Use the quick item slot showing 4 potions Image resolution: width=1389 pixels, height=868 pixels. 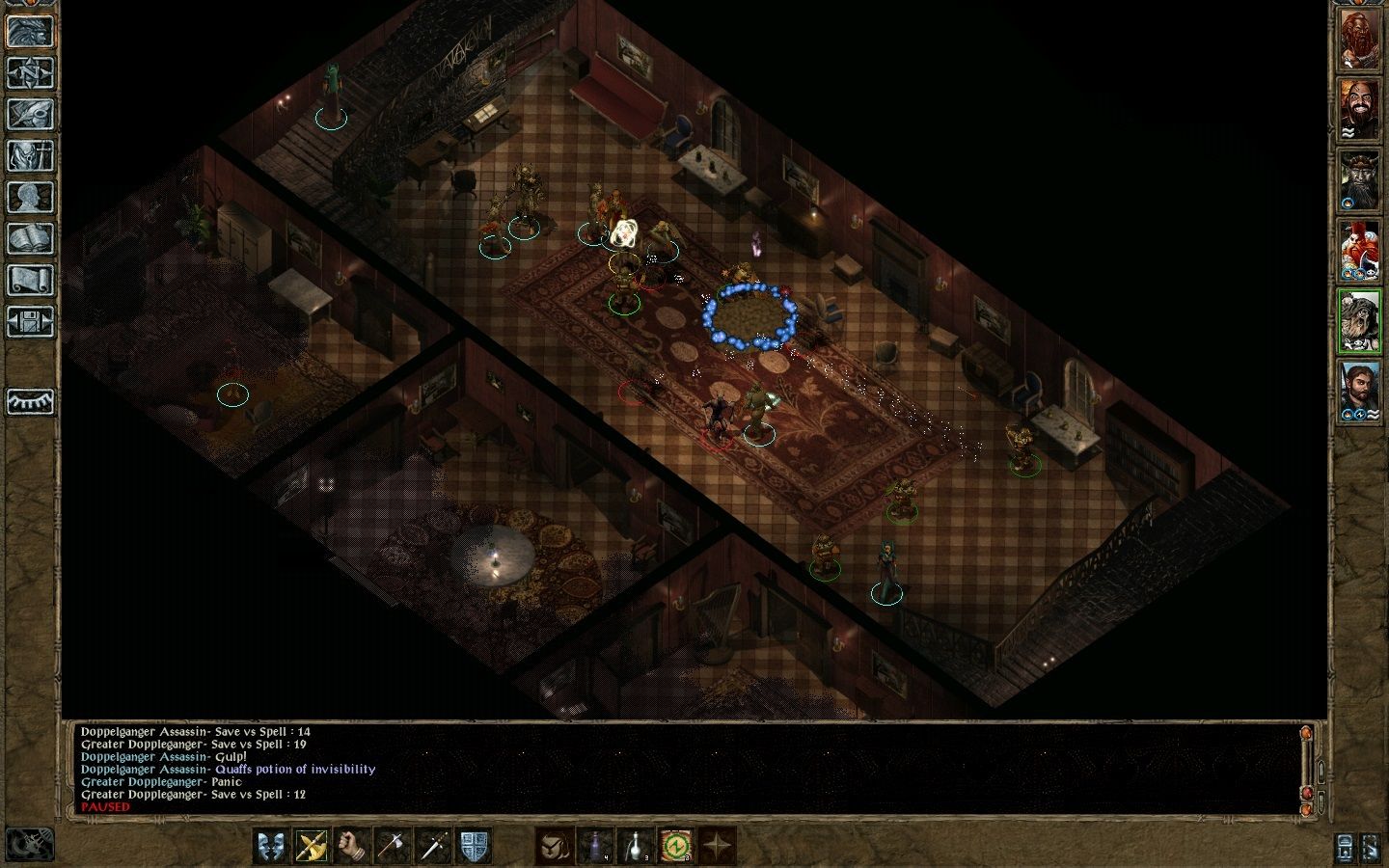[595, 846]
